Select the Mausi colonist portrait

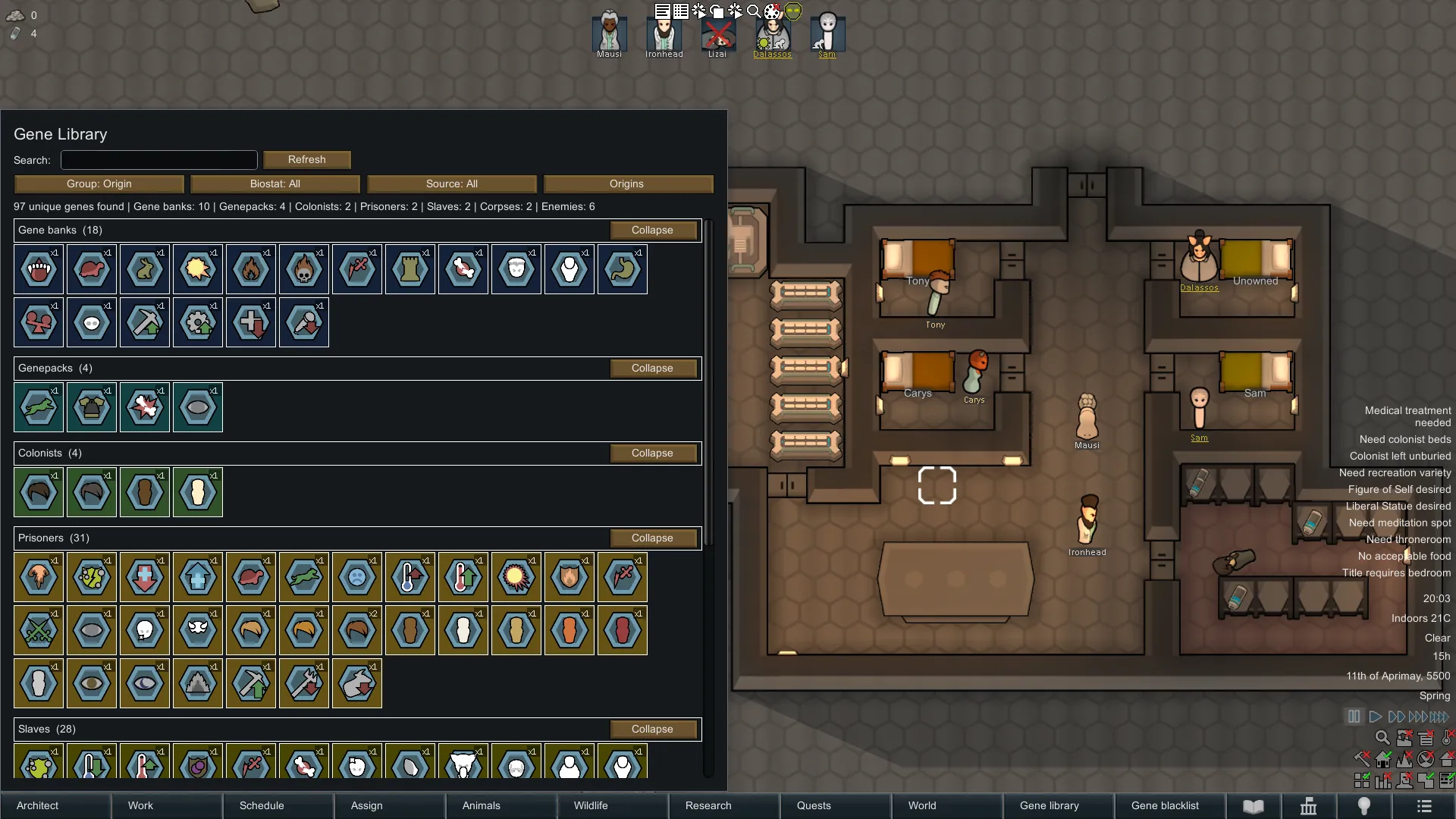pos(609,33)
